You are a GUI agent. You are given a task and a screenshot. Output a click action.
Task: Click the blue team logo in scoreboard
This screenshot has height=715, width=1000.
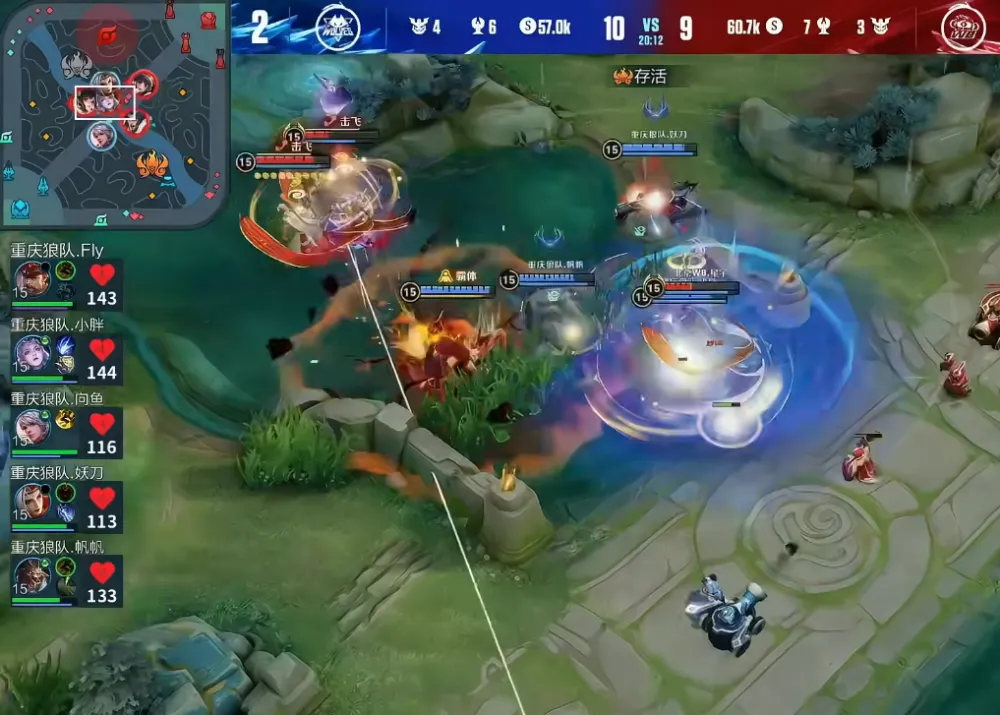coord(337,27)
